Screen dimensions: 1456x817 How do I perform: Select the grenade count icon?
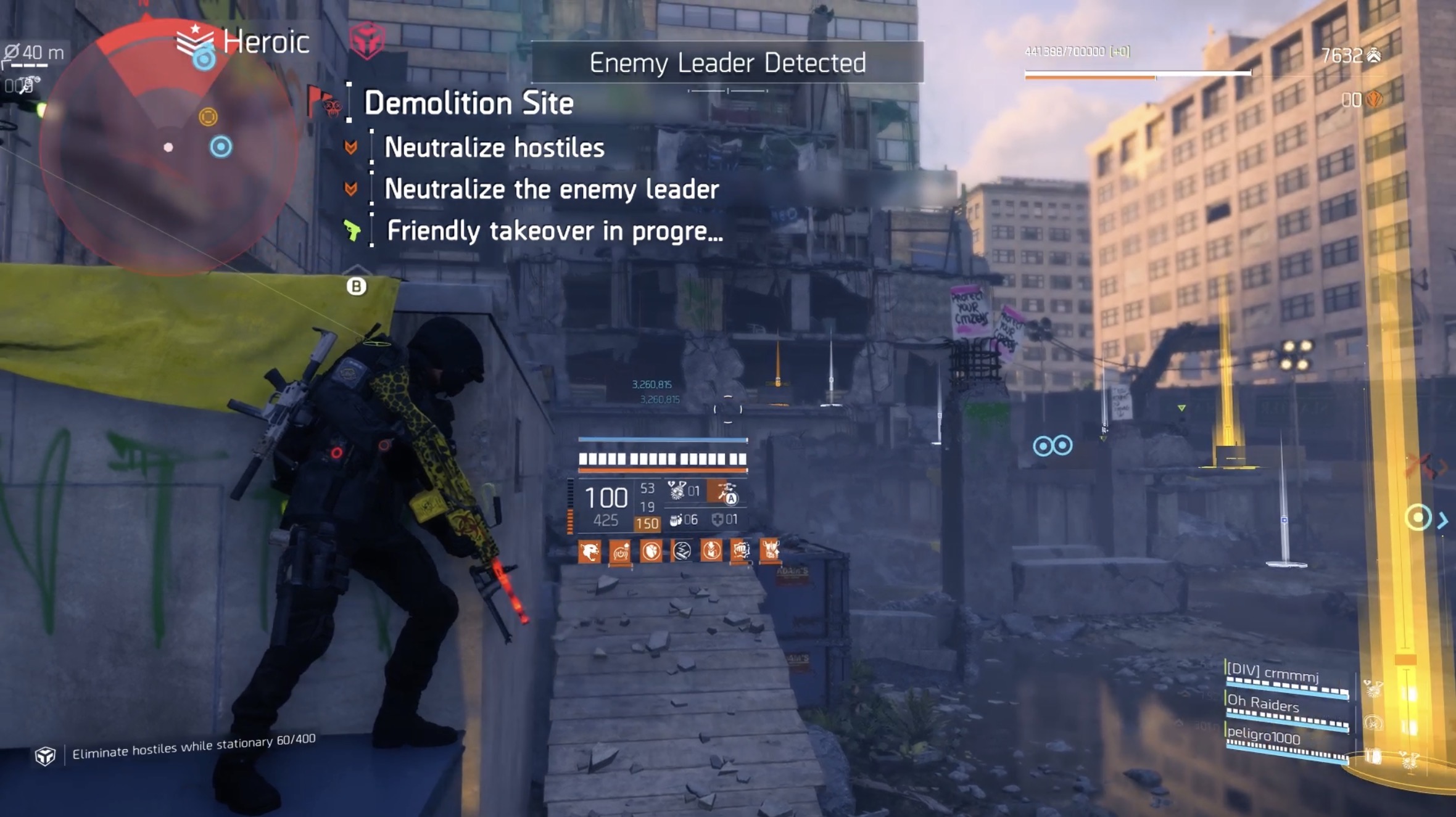point(676,520)
